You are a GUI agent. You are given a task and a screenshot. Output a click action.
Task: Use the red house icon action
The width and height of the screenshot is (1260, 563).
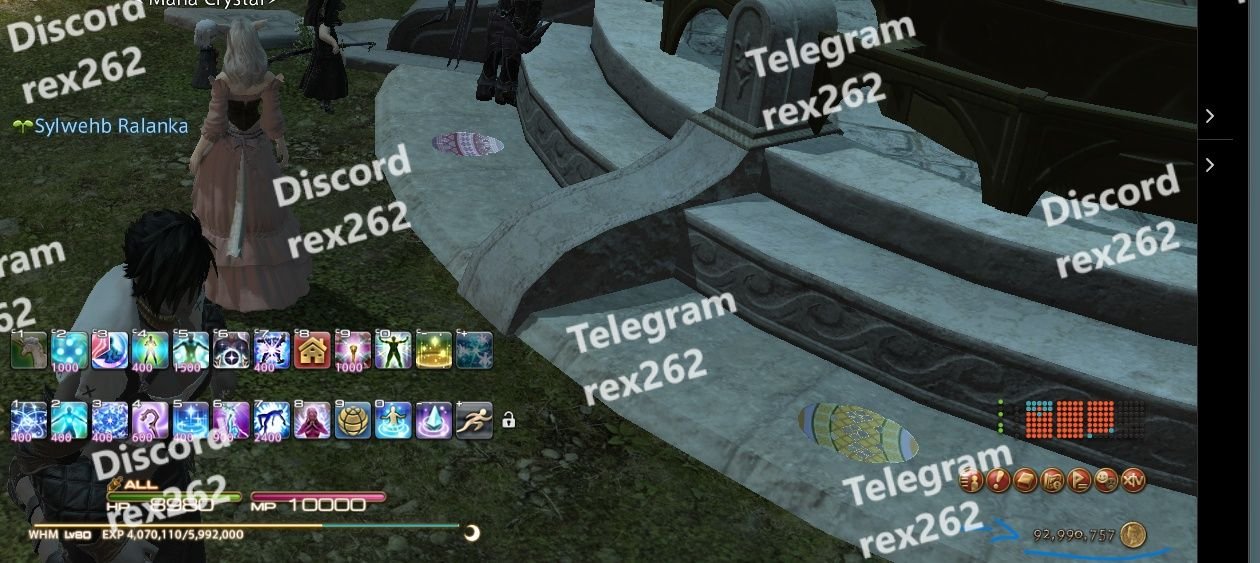(313, 350)
